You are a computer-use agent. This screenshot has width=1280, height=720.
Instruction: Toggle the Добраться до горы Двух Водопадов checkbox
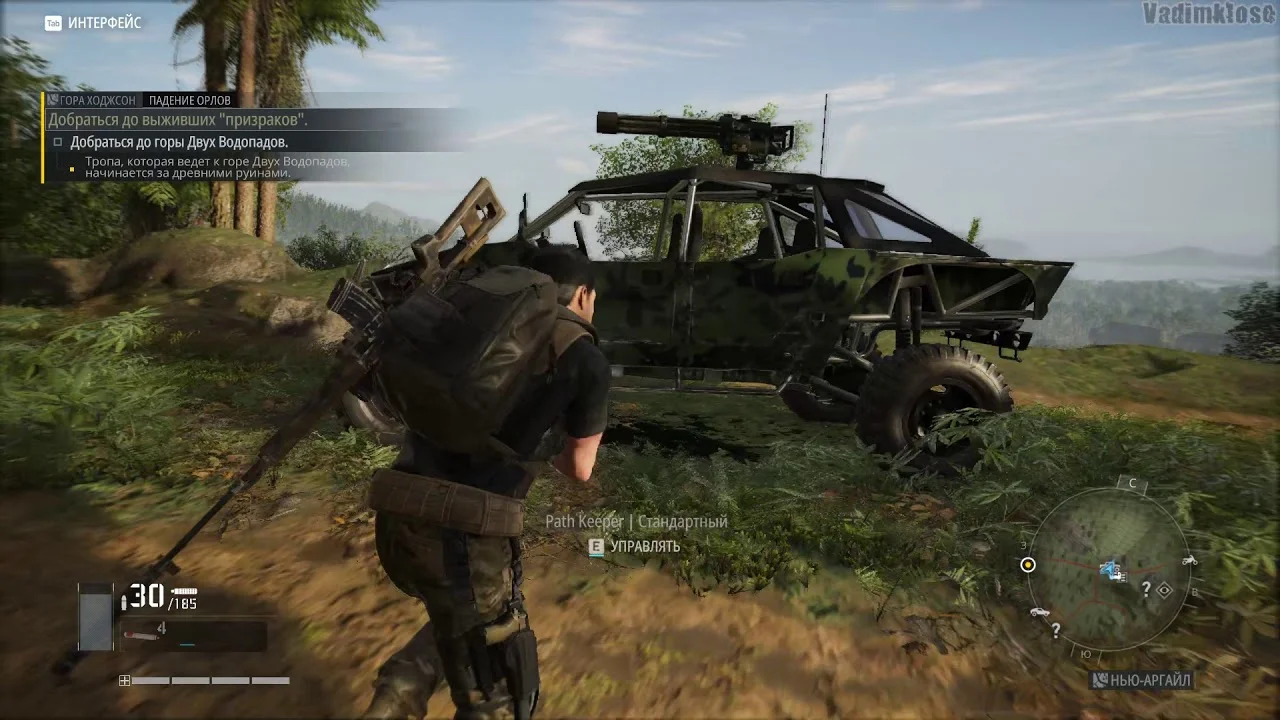58,142
